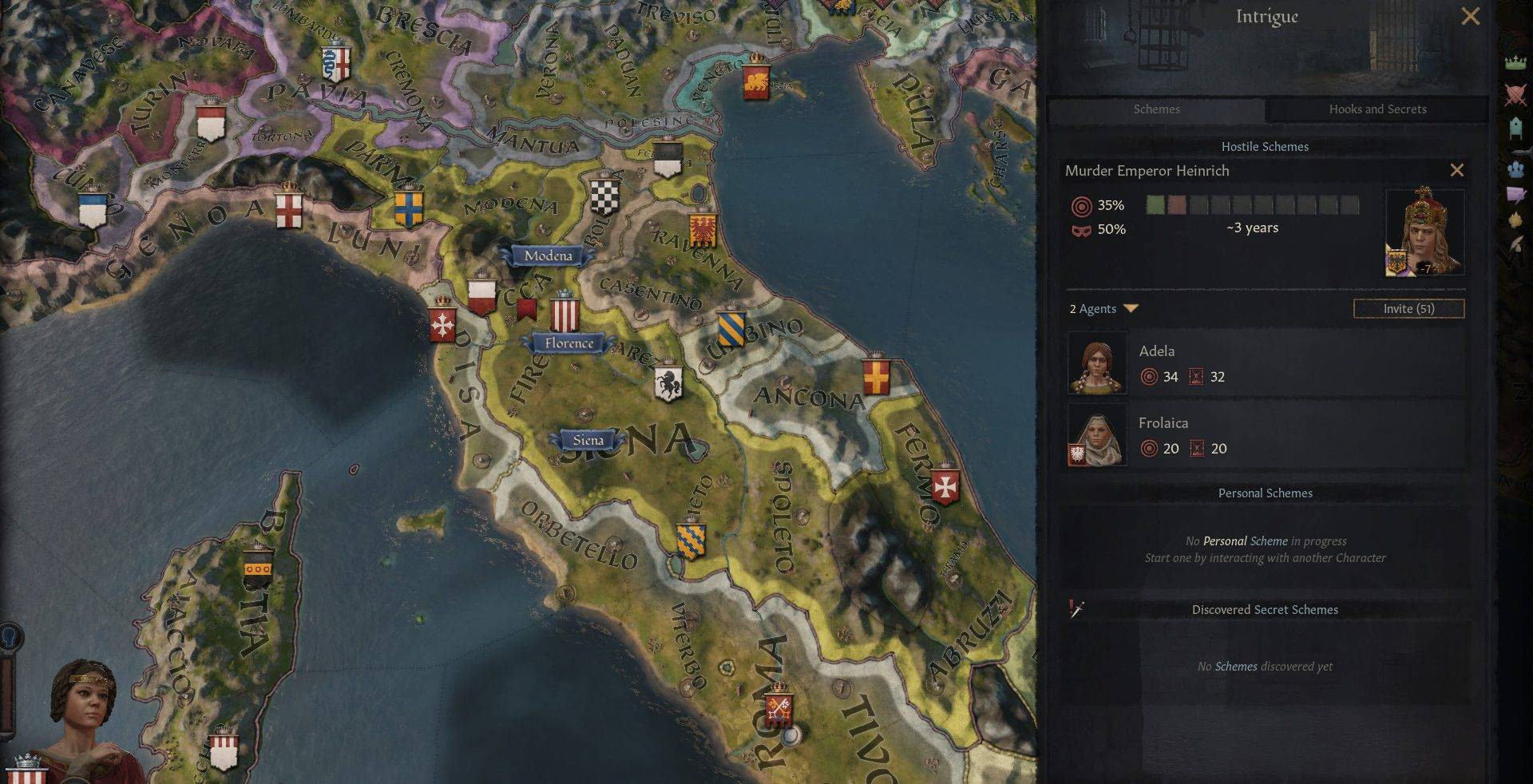Switch to the Schemes tab
Image resolution: width=1533 pixels, height=784 pixels.
(x=1156, y=109)
